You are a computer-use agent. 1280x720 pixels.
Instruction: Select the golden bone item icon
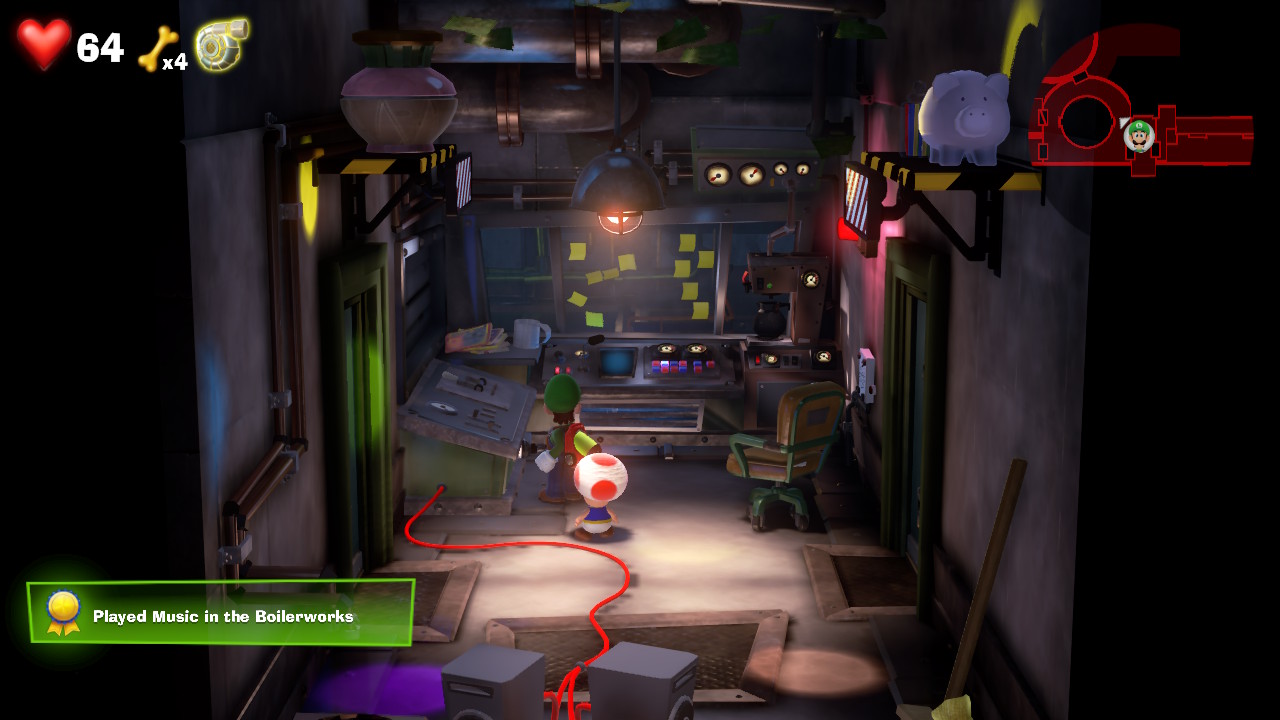click(x=157, y=49)
